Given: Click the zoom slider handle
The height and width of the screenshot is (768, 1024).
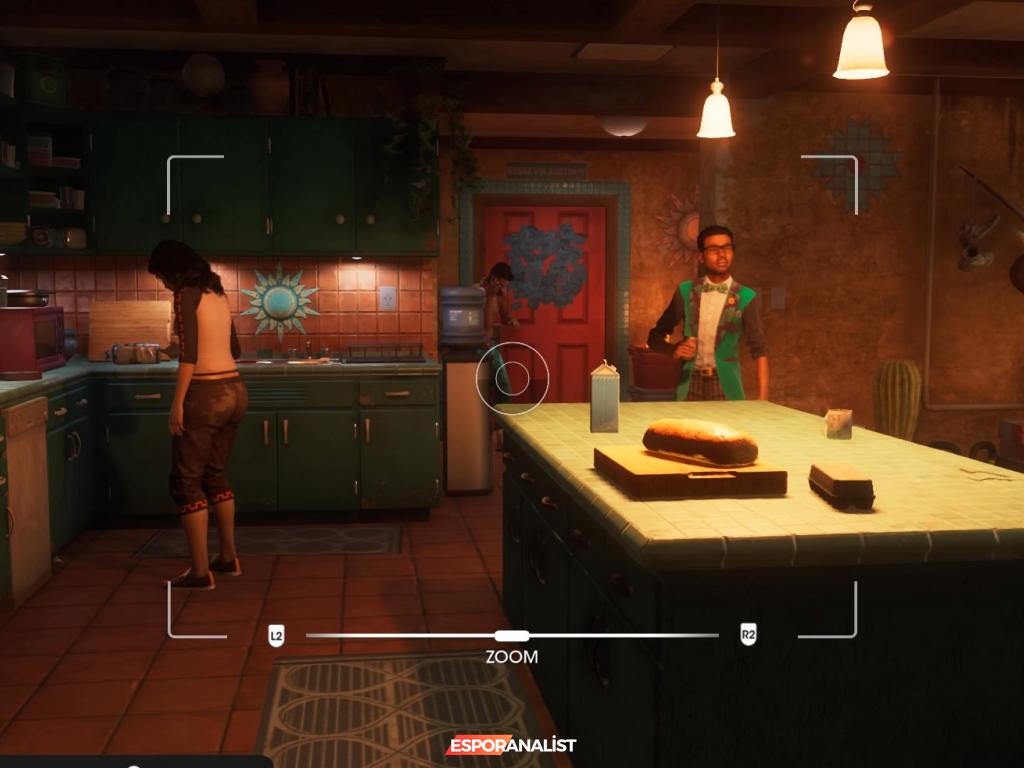Looking at the screenshot, I should (x=512, y=635).
